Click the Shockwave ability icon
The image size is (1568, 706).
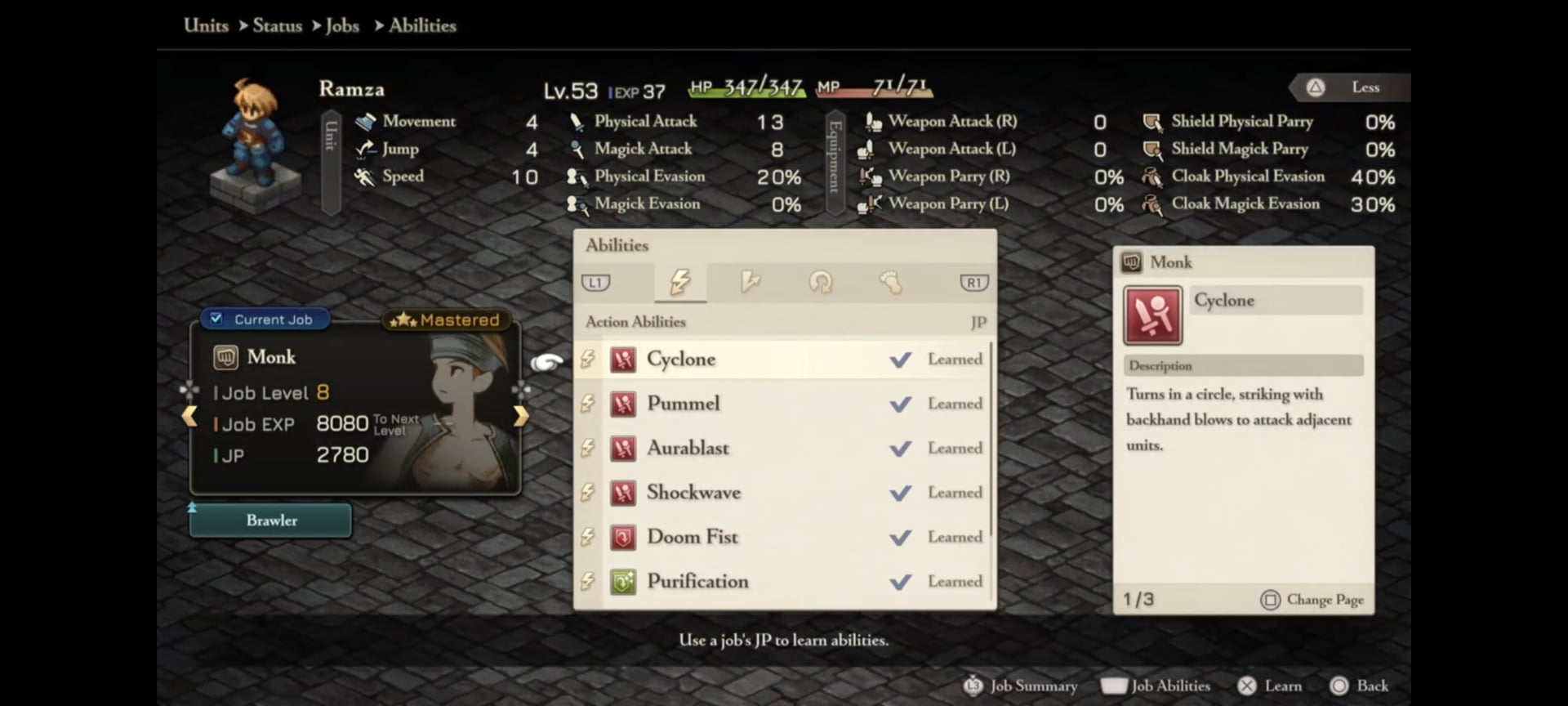[x=624, y=493]
